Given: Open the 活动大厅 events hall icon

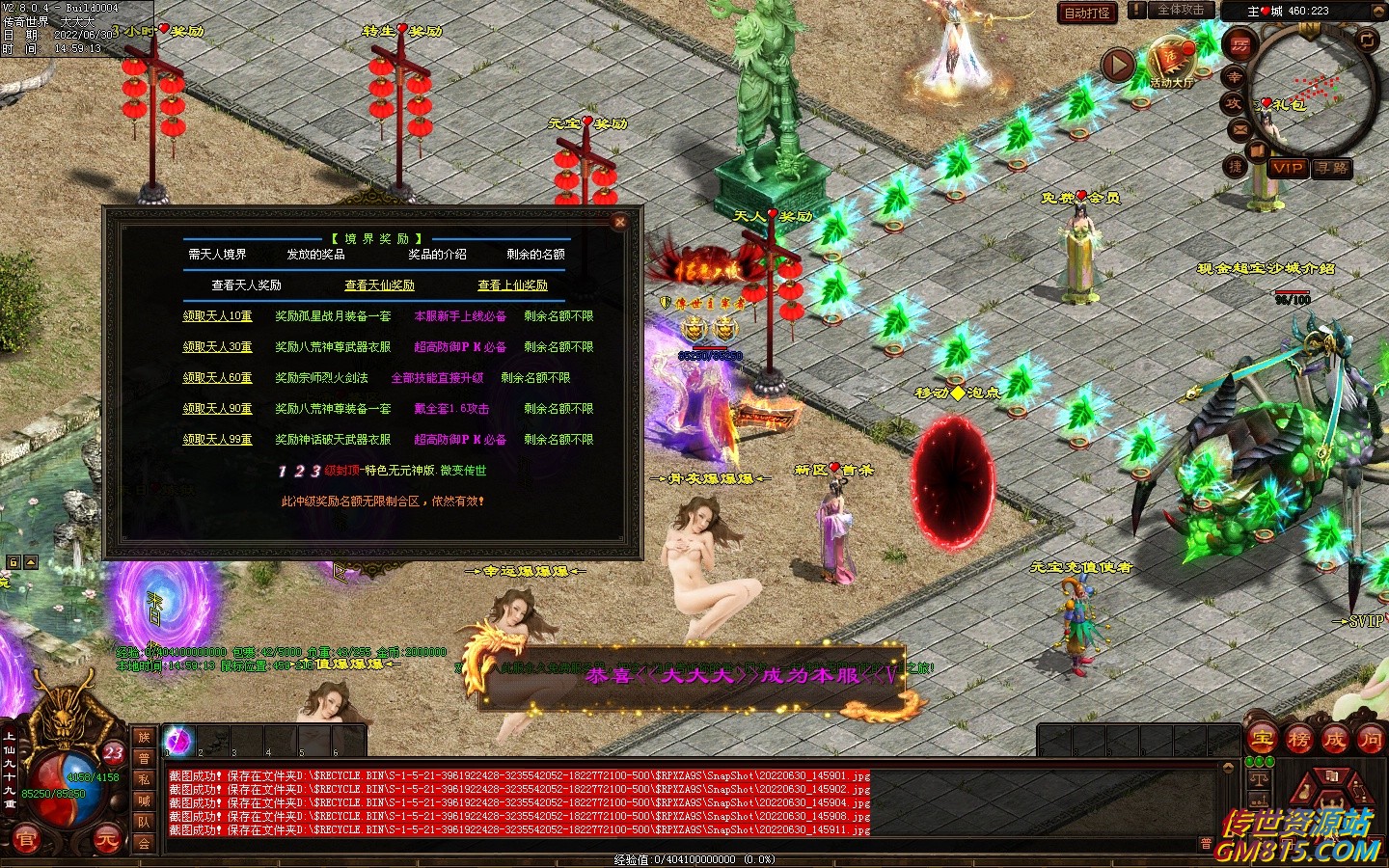Looking at the screenshot, I should click(x=1171, y=64).
